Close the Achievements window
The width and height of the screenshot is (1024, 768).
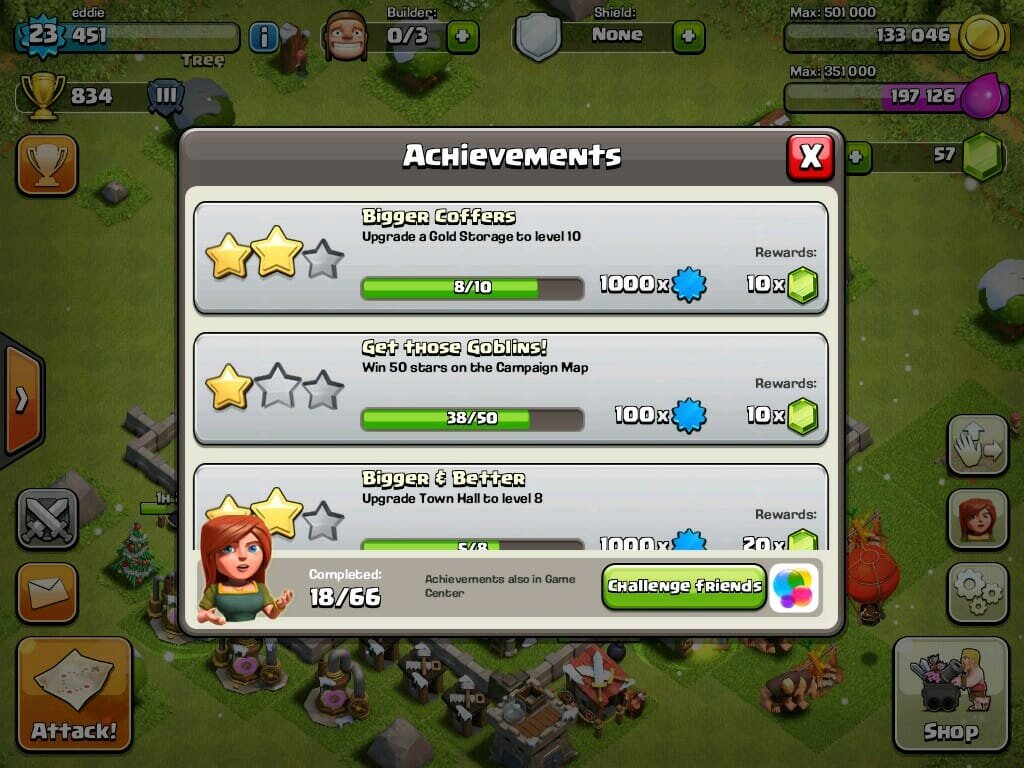pyautogui.click(x=810, y=156)
